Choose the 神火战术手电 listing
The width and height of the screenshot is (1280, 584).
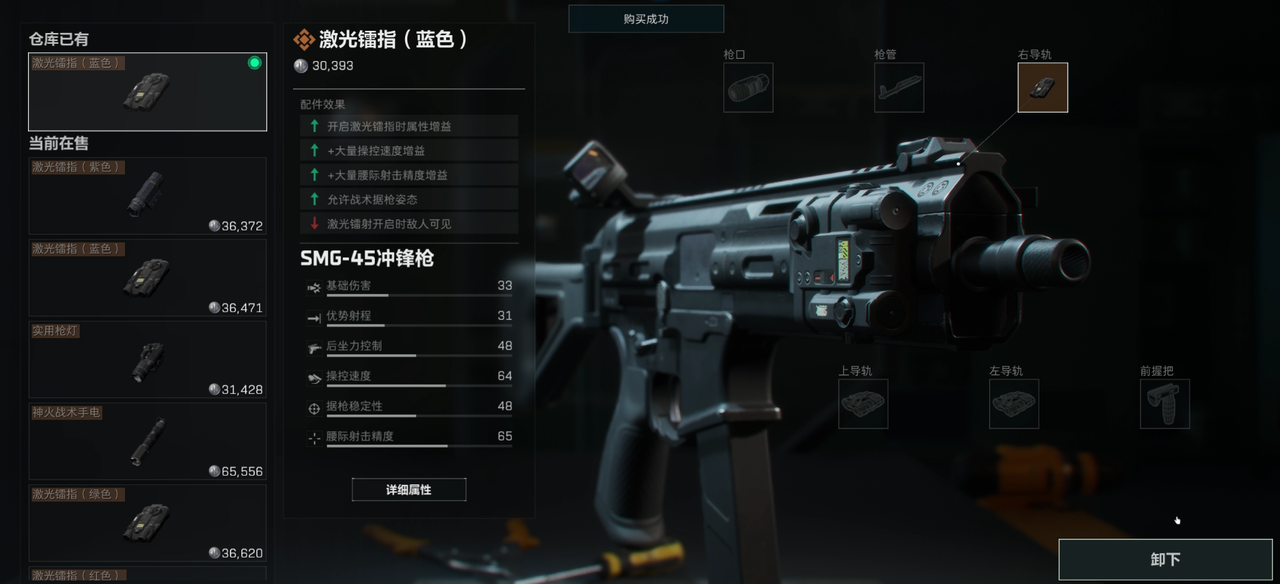pyautogui.click(x=147, y=442)
